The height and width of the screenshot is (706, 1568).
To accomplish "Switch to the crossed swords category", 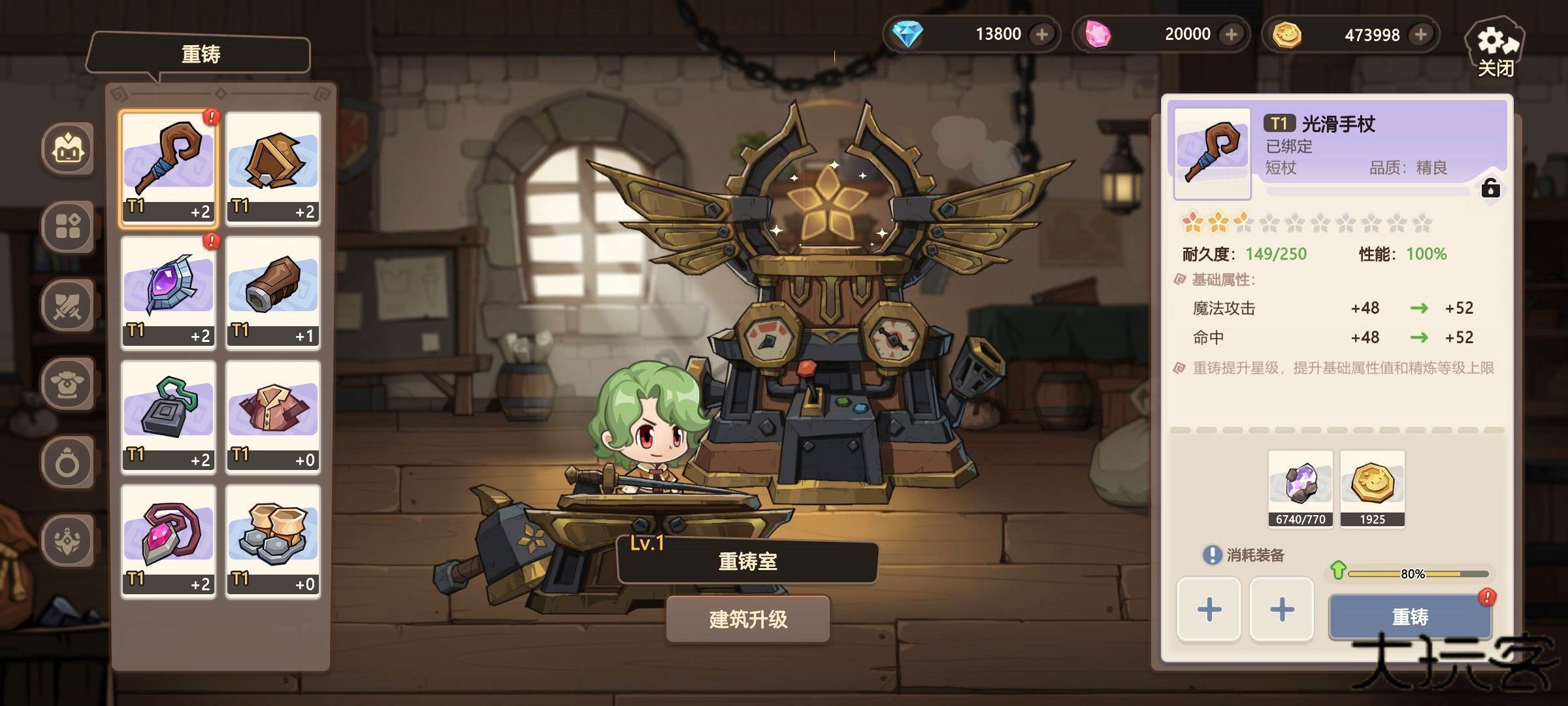I will pos(68,305).
